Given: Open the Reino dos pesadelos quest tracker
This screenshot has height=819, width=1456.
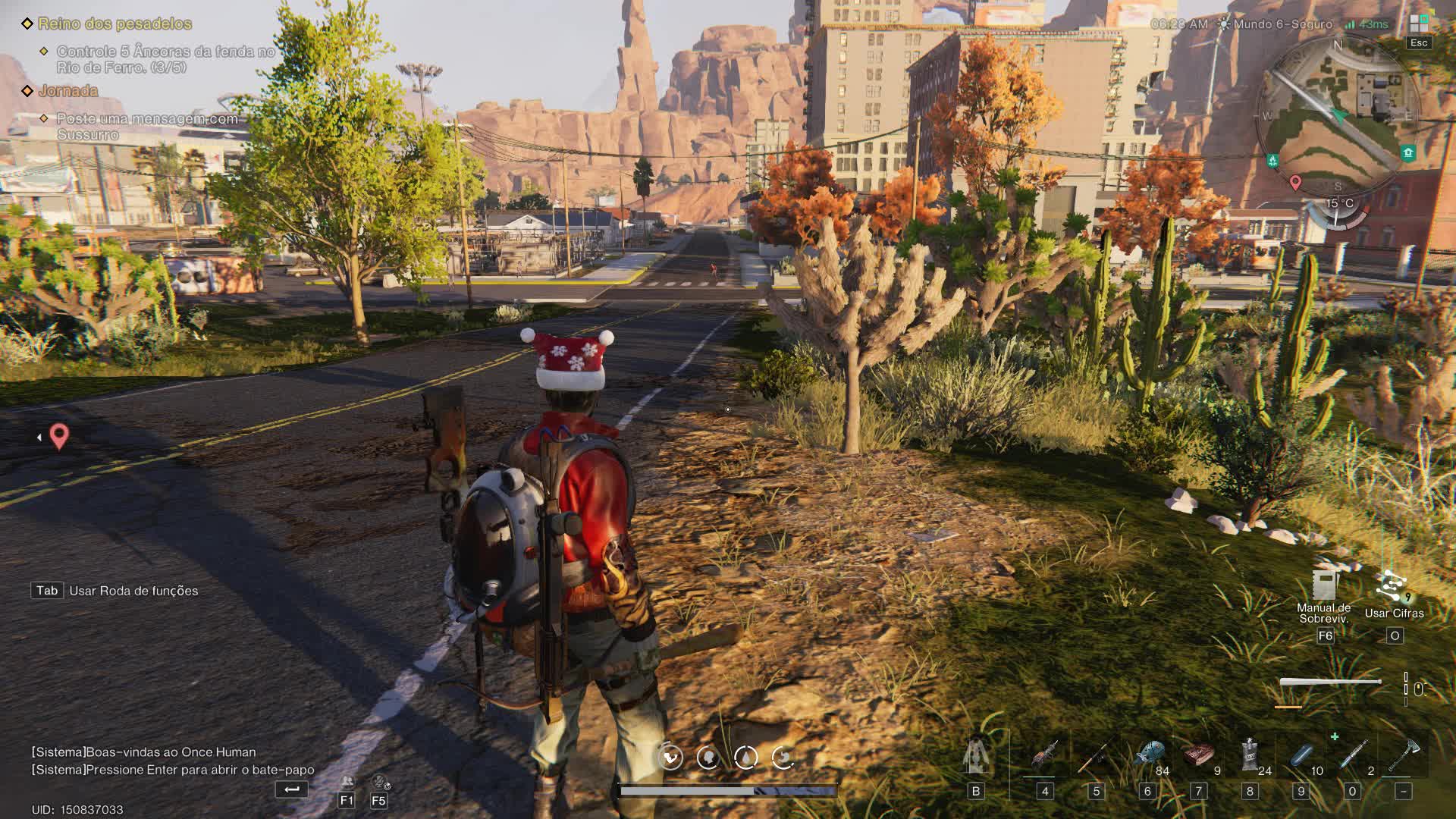Looking at the screenshot, I should 115,24.
